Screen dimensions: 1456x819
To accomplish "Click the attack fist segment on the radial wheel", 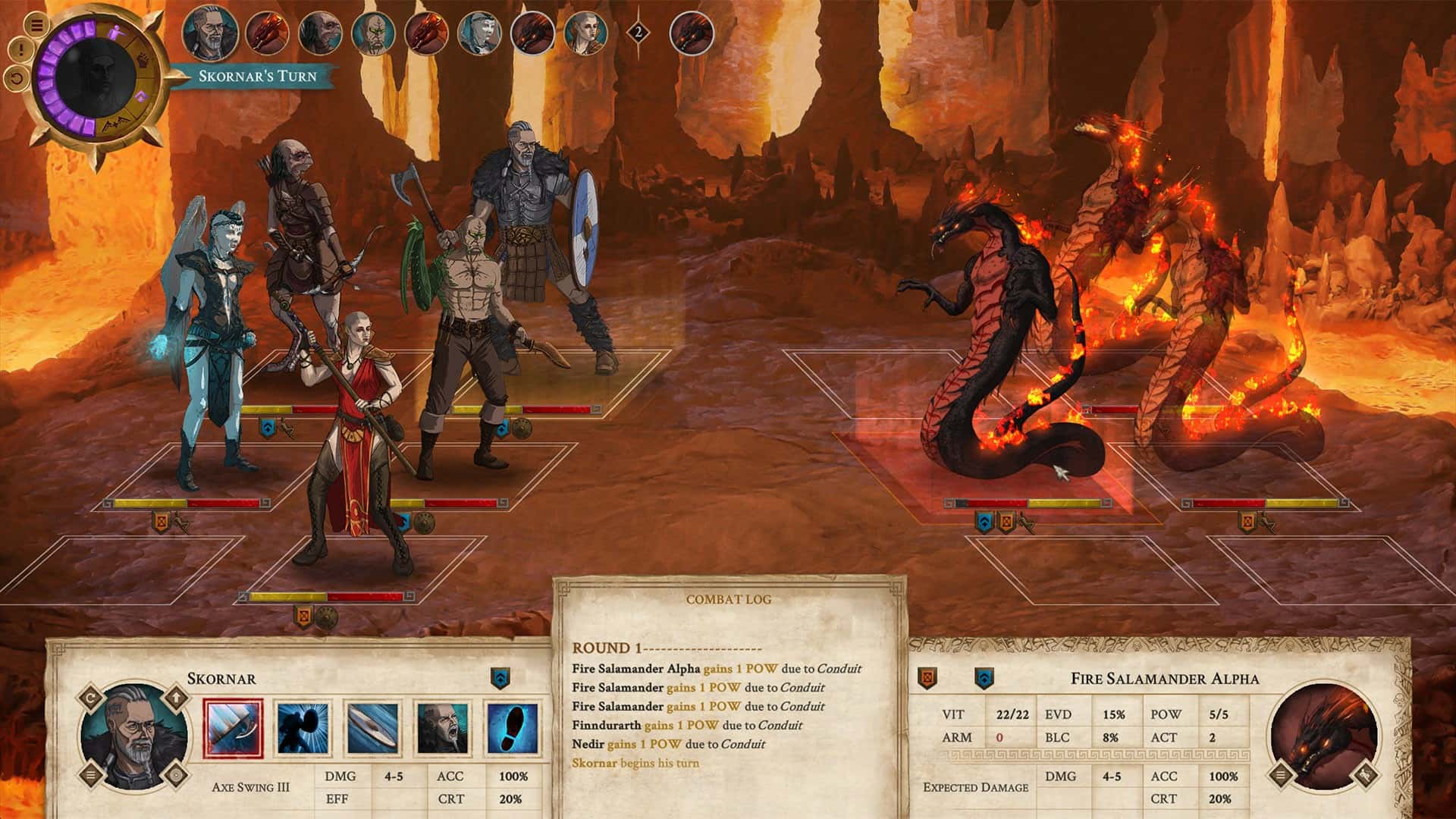I will (x=143, y=60).
